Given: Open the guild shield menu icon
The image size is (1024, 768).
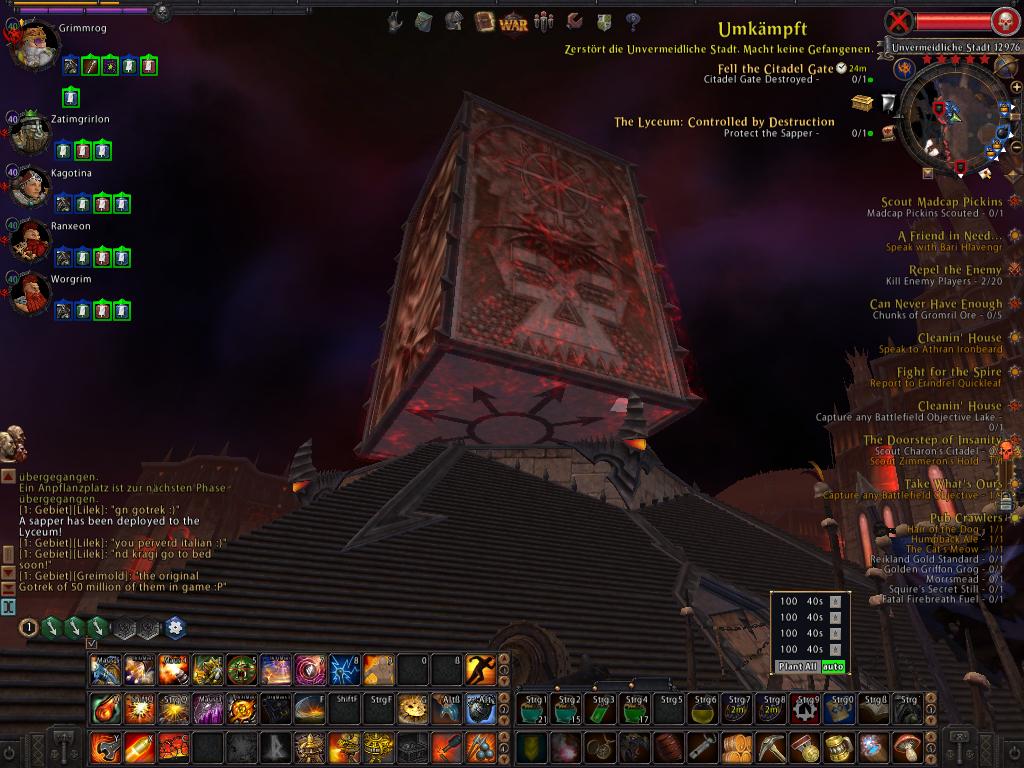Looking at the screenshot, I should pos(603,21).
